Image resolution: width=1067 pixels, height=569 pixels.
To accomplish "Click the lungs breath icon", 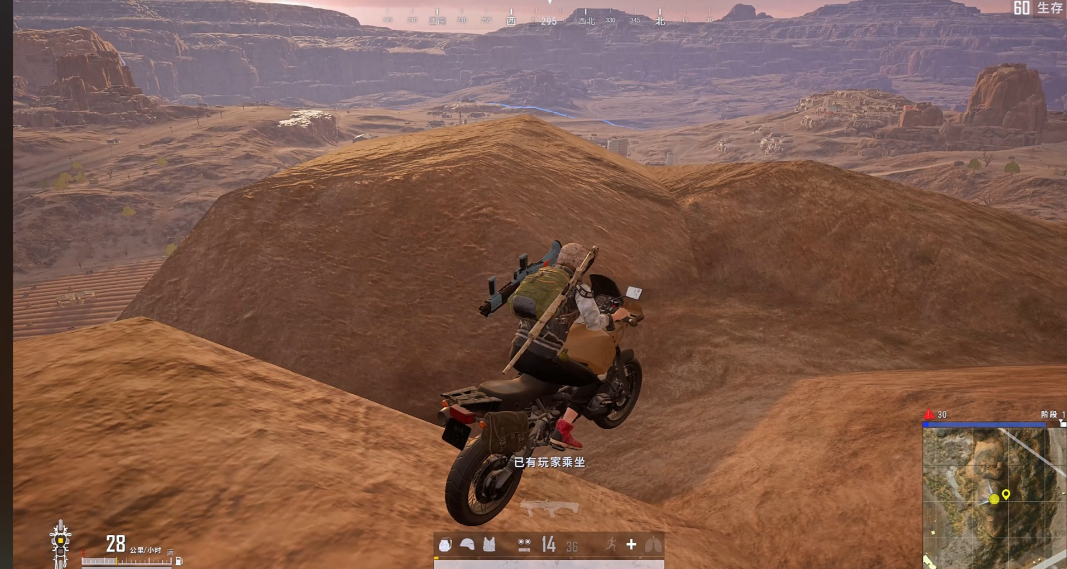I will pyautogui.click(x=653, y=544).
